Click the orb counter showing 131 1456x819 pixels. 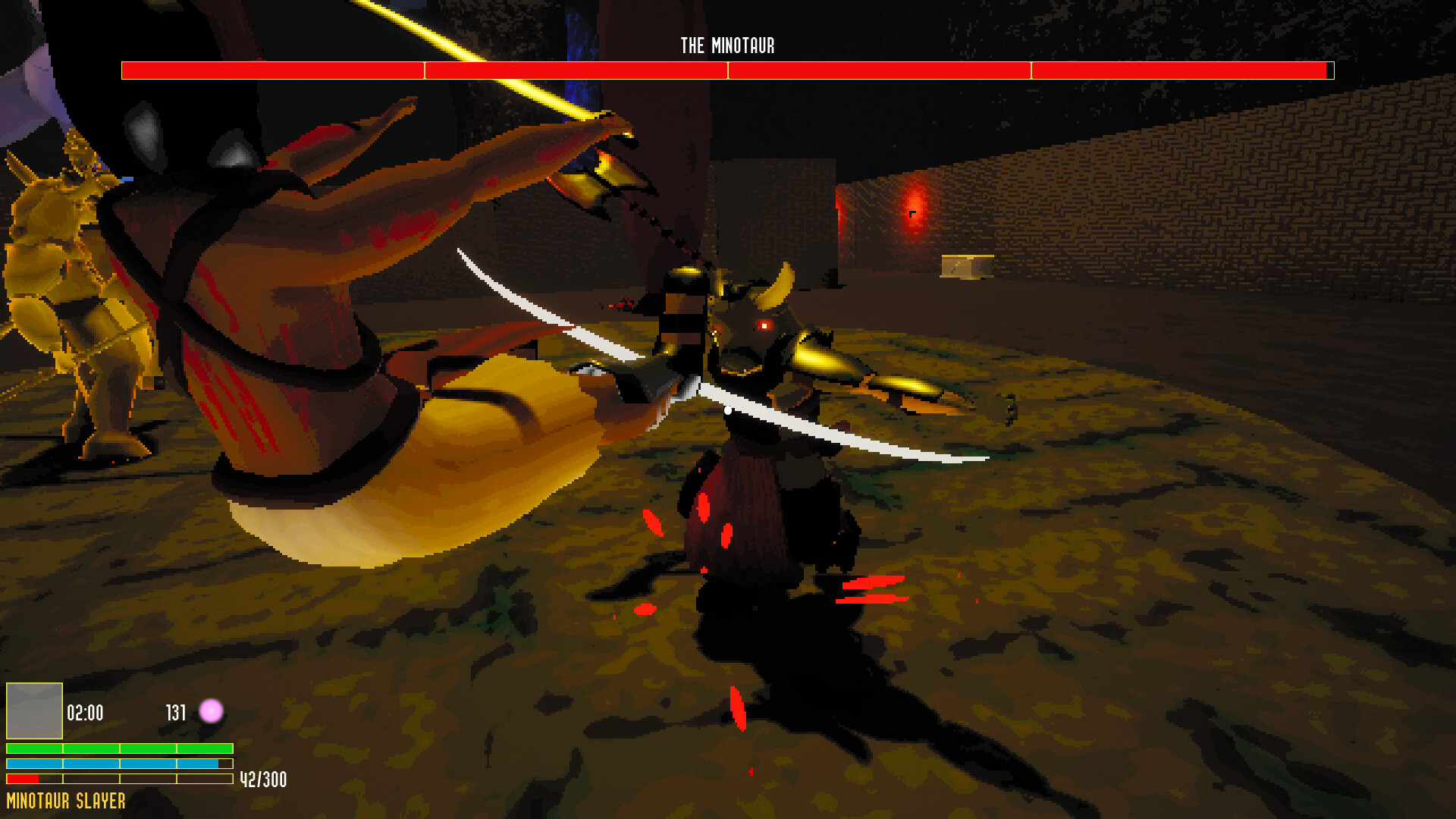pos(175,711)
